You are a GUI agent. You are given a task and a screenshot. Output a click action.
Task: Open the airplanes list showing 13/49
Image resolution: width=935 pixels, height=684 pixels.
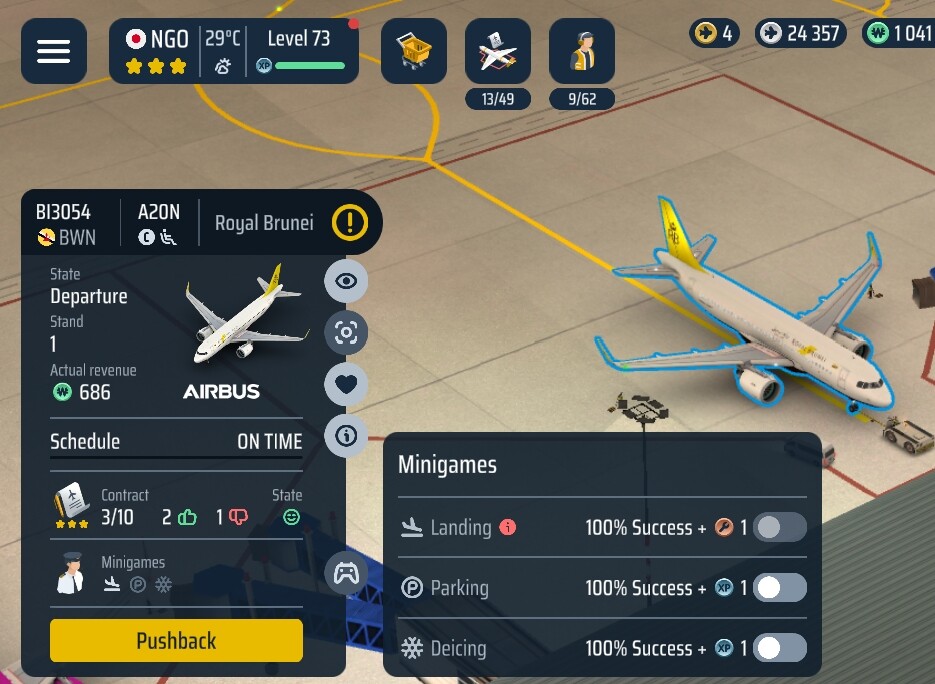(498, 51)
